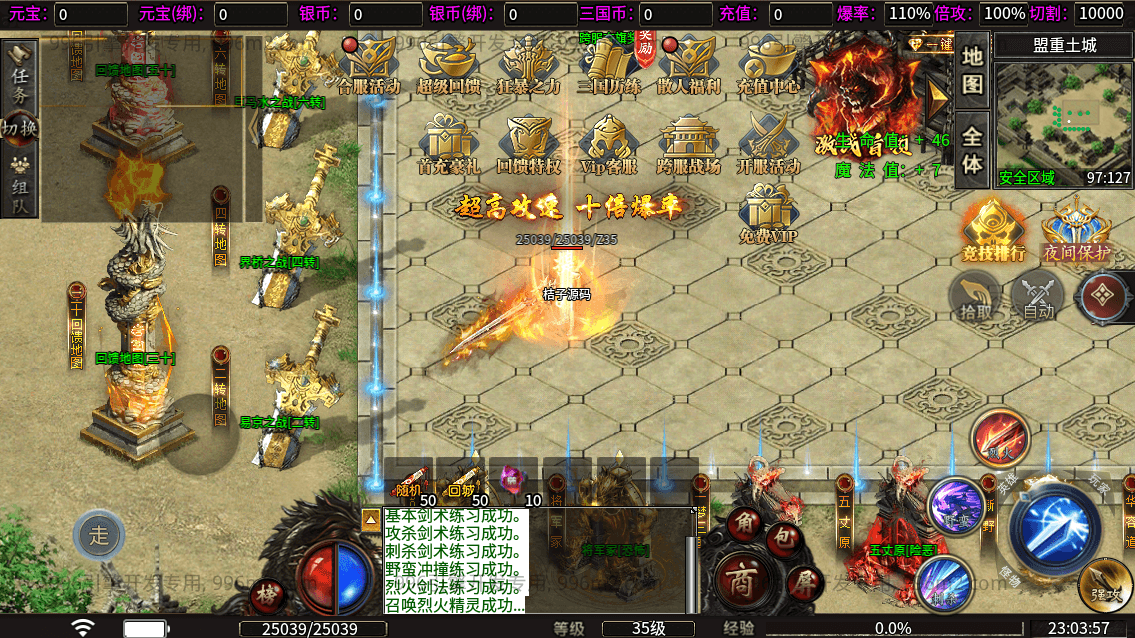Select the 狂暴之力 icon
Viewport: 1135px width, 638px height.
click(528, 66)
